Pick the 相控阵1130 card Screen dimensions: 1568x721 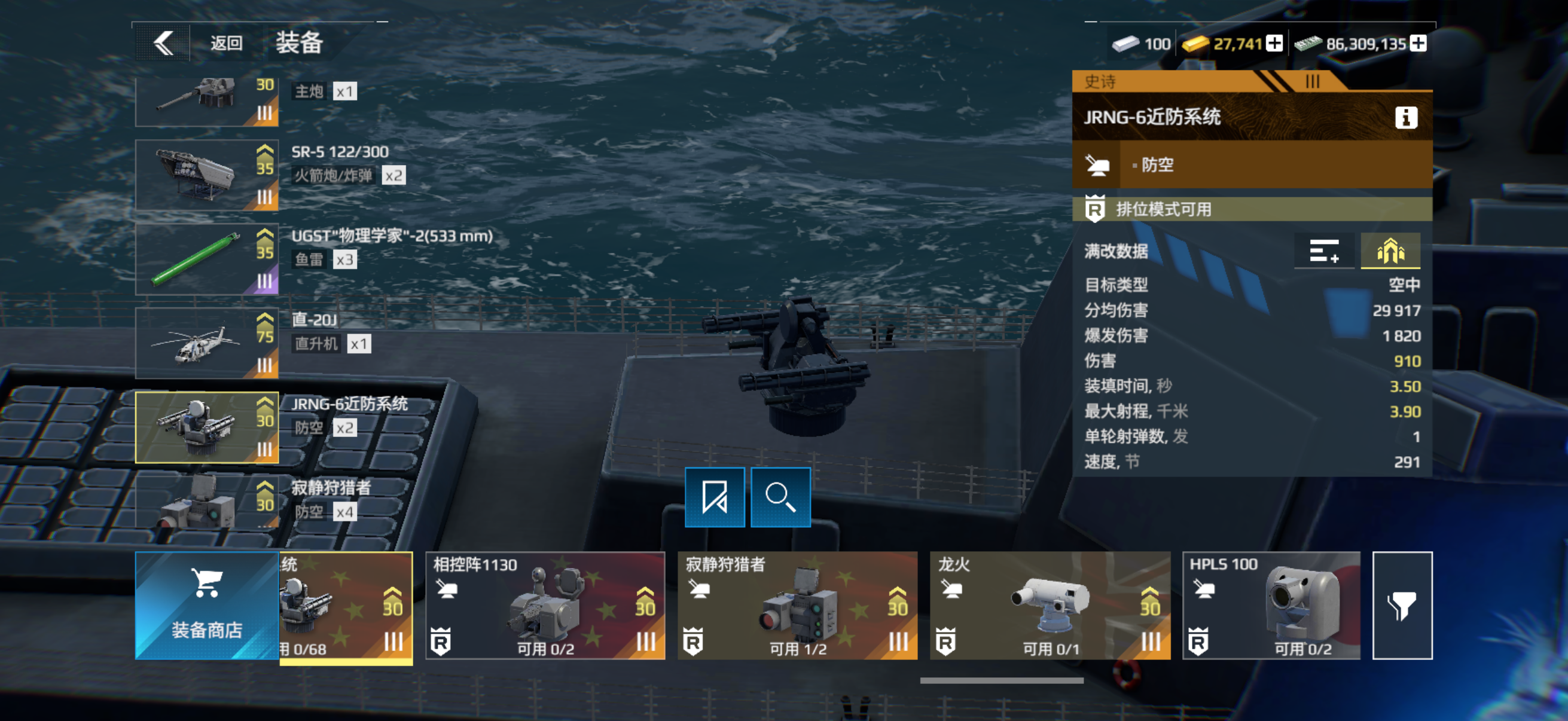545,606
